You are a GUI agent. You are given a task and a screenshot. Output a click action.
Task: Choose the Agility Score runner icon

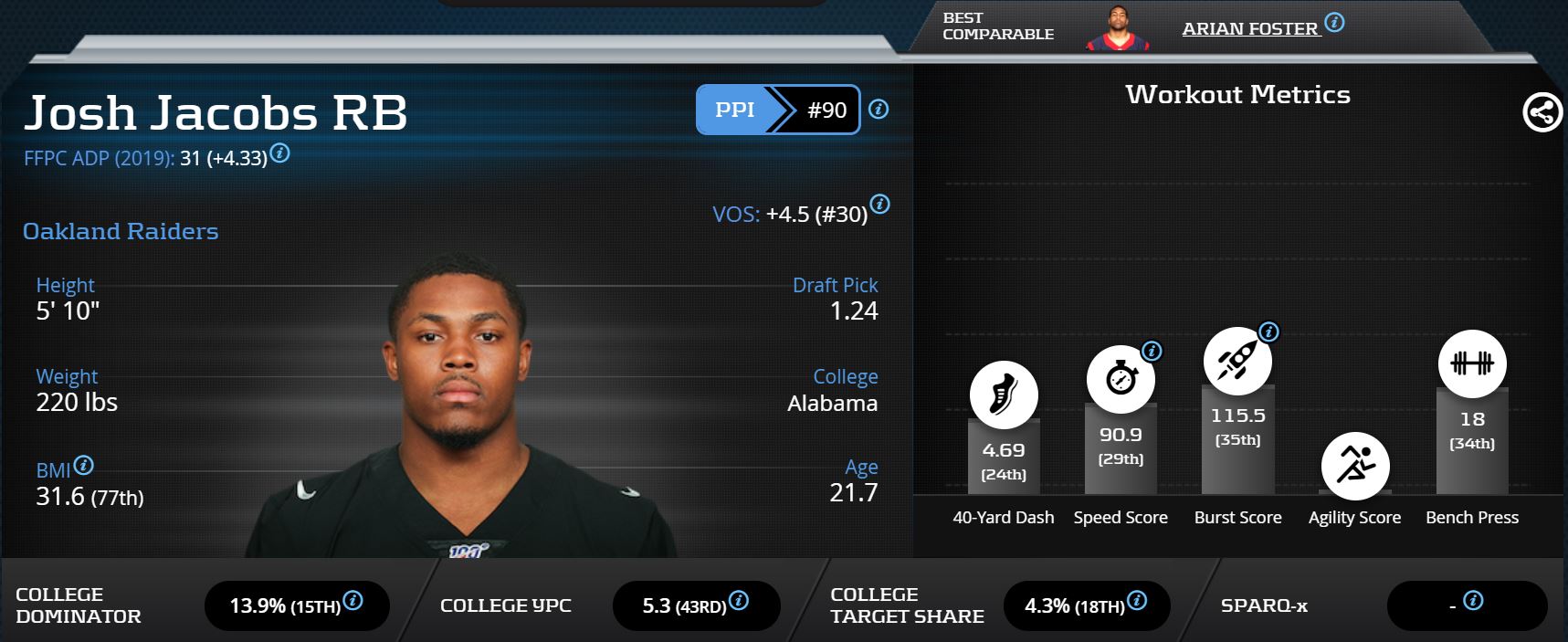(x=1354, y=466)
